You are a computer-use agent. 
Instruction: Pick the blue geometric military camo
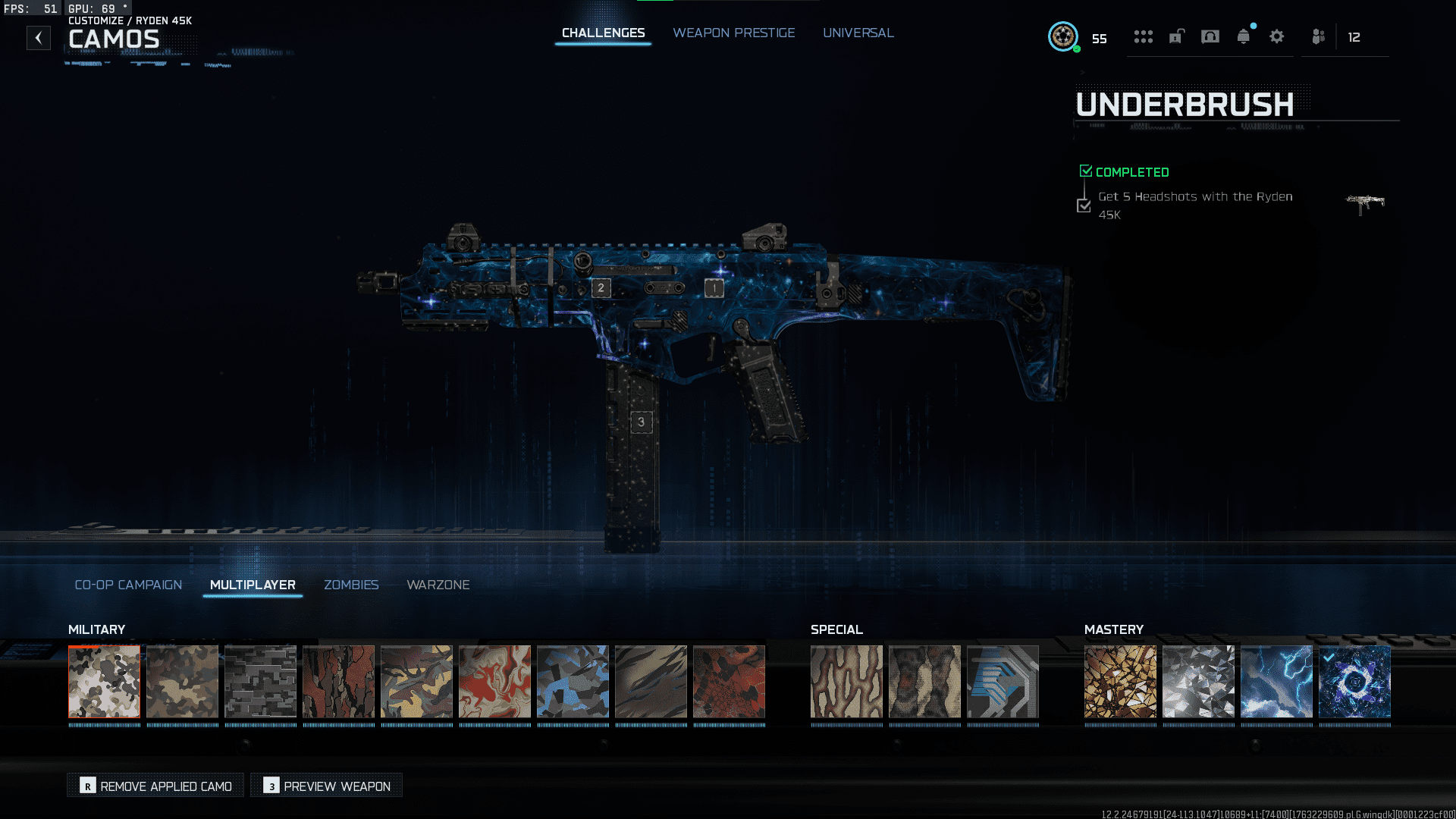pos(573,681)
